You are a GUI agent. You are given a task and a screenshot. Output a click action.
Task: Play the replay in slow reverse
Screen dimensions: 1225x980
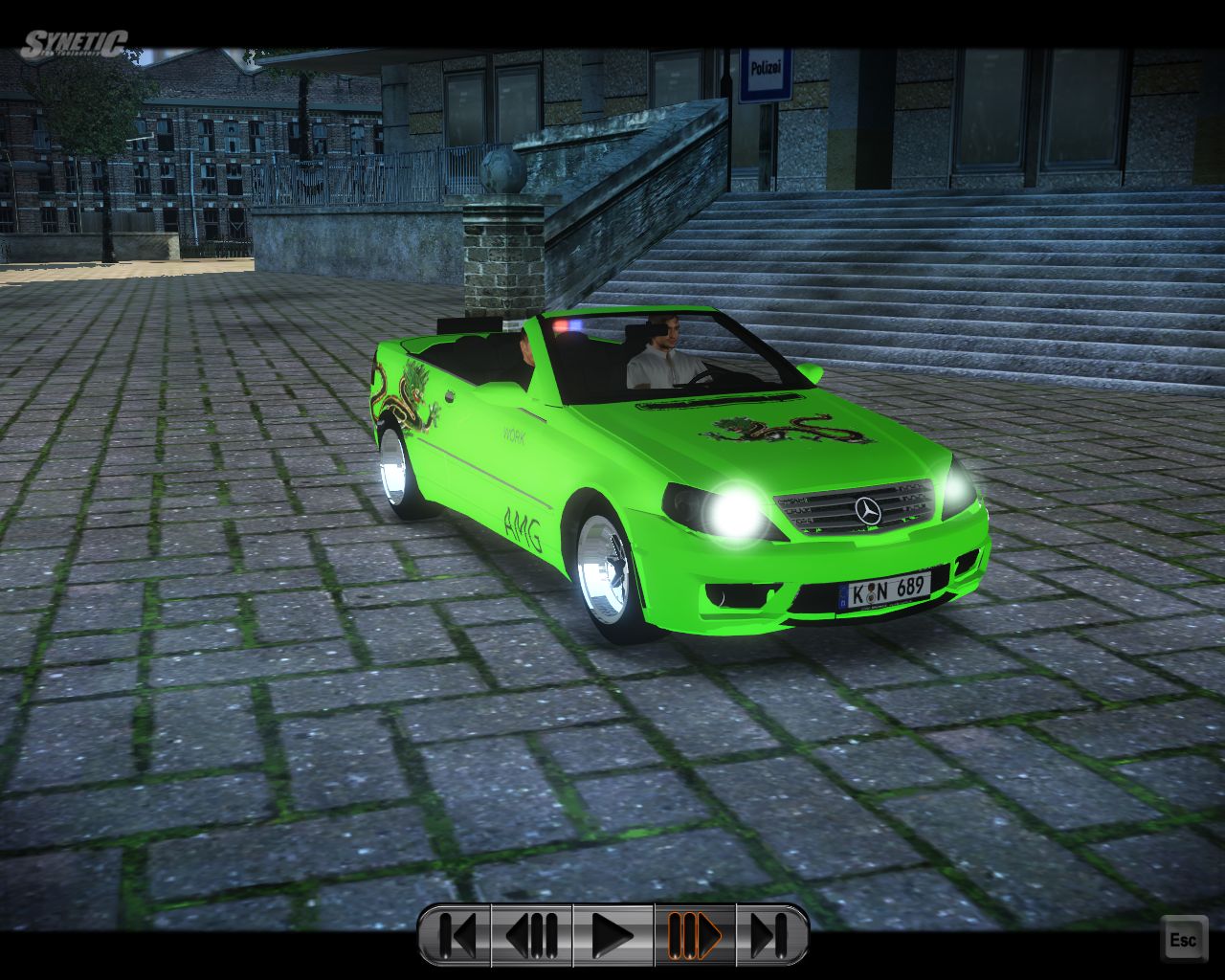coord(531,935)
